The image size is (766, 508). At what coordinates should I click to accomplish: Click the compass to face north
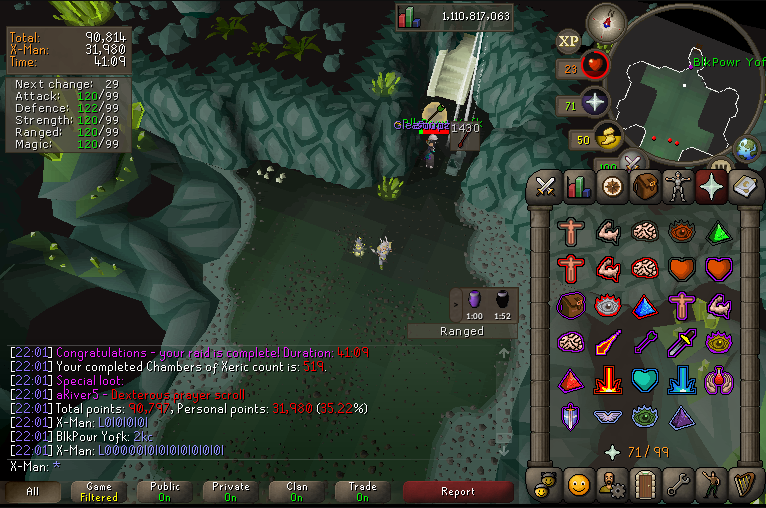605,20
